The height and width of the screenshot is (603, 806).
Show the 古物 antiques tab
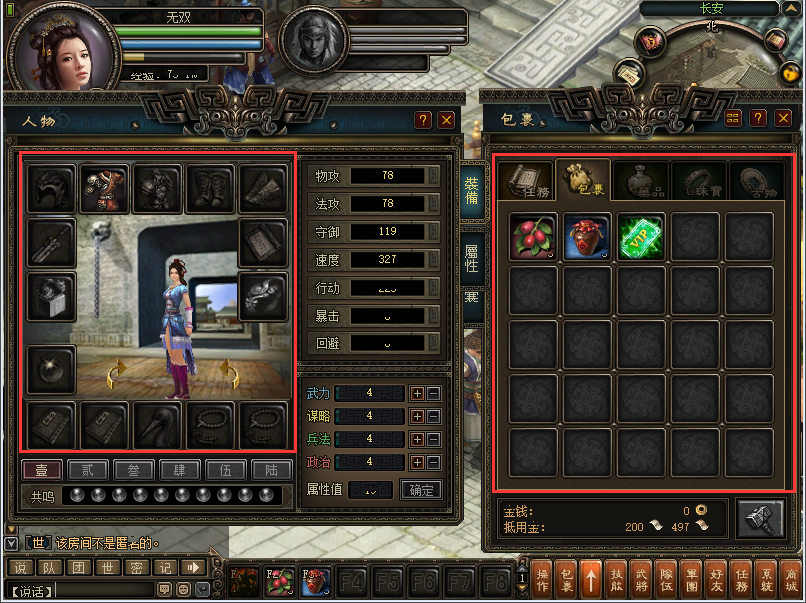(x=754, y=180)
